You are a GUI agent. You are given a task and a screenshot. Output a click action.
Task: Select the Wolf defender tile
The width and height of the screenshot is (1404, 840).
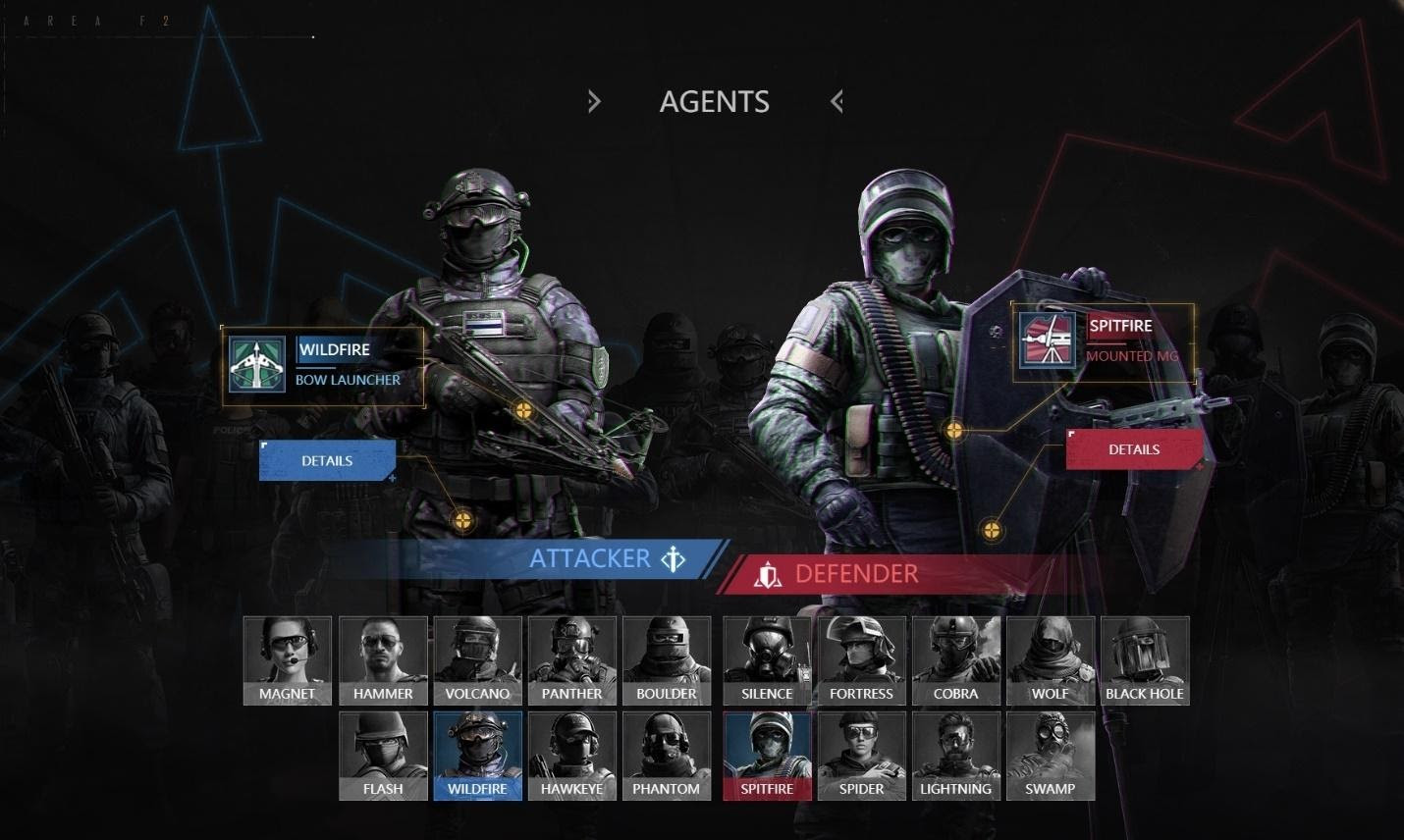click(x=1050, y=659)
